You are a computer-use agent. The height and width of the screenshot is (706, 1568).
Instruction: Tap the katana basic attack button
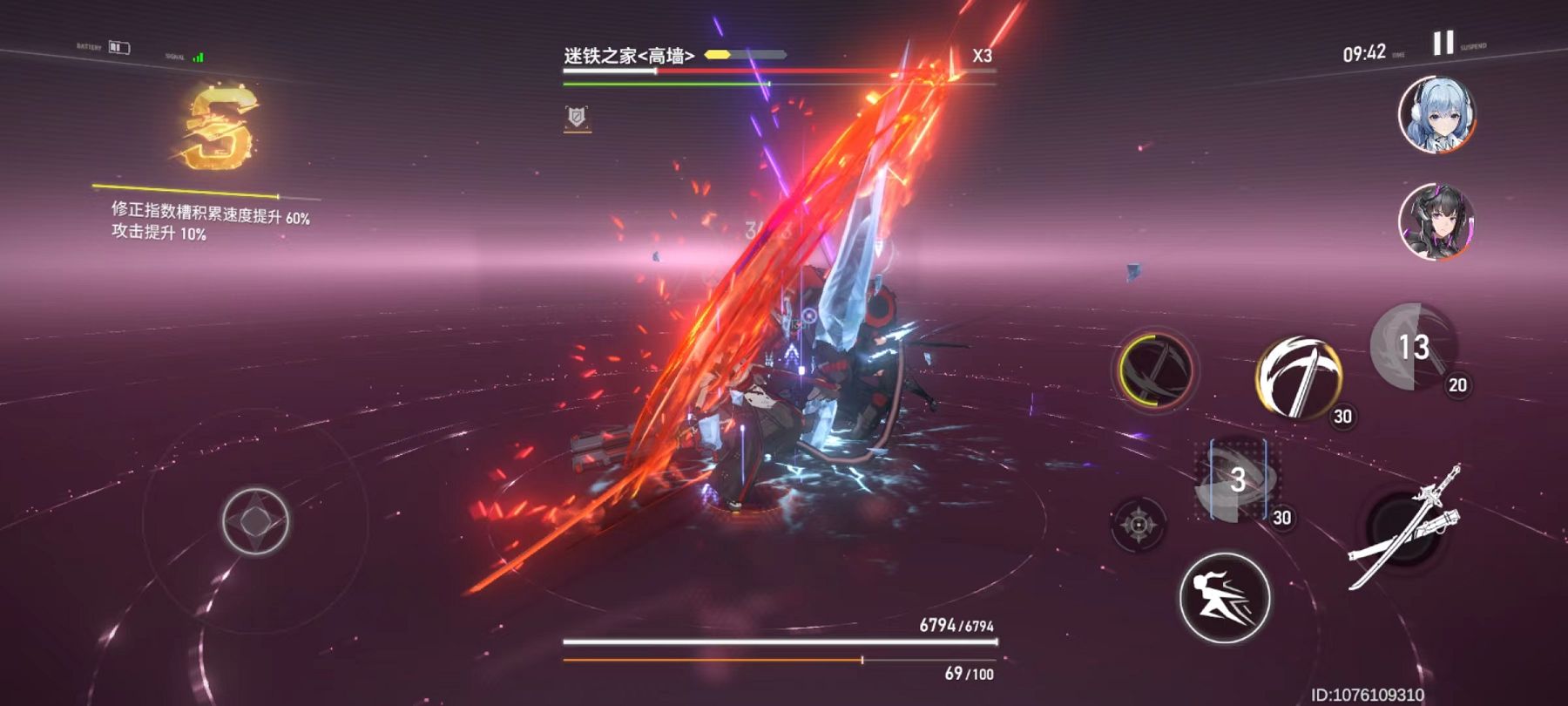1404,527
